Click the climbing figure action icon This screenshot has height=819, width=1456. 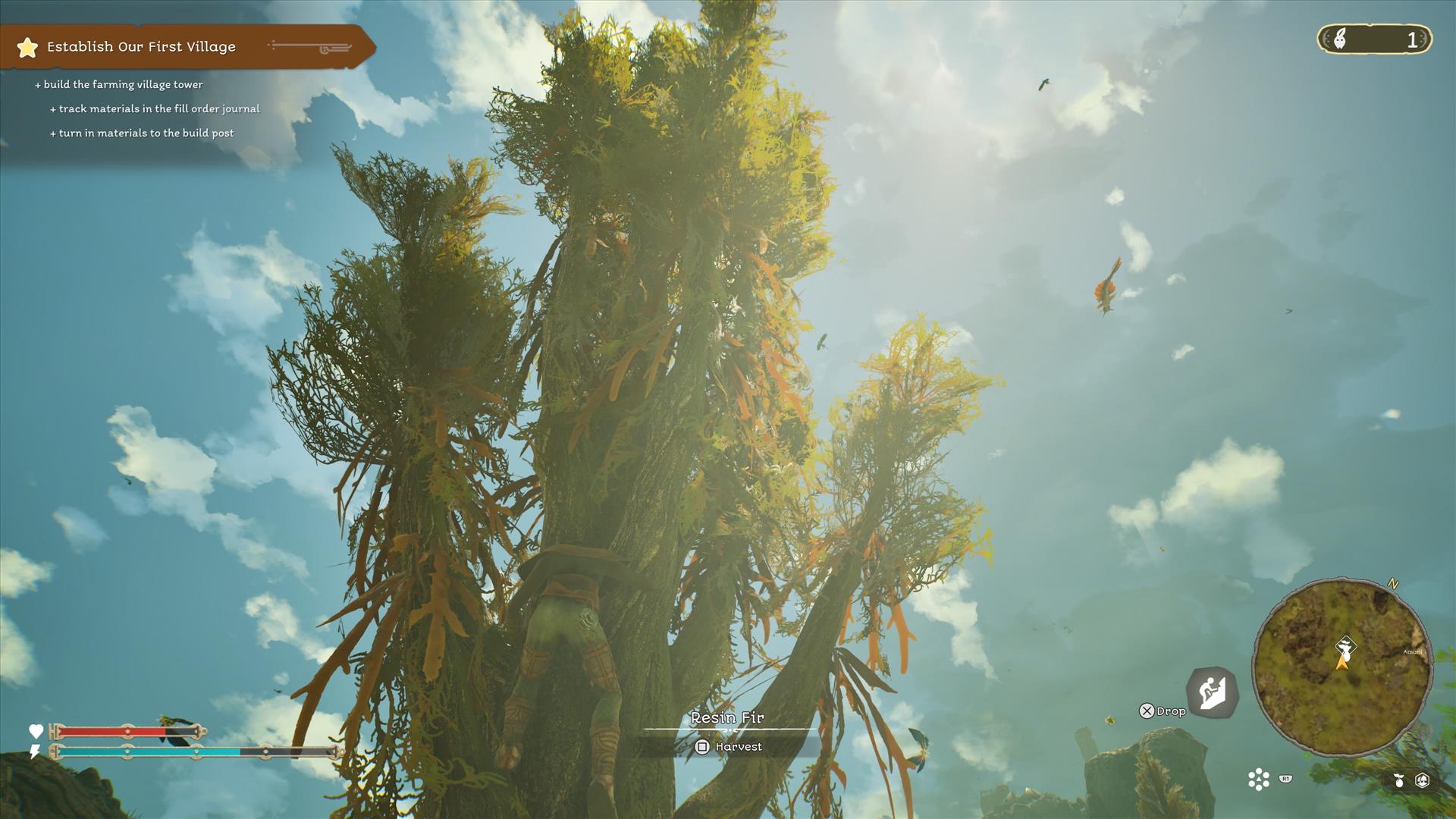1212,692
